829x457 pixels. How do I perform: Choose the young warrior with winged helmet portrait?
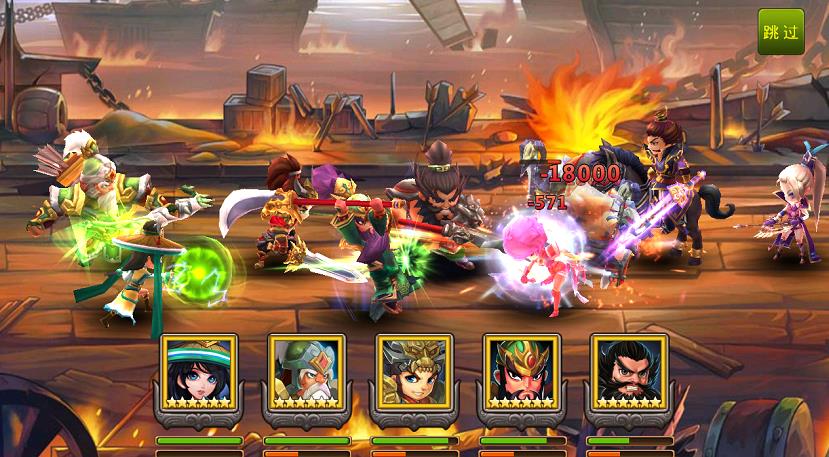point(414,370)
